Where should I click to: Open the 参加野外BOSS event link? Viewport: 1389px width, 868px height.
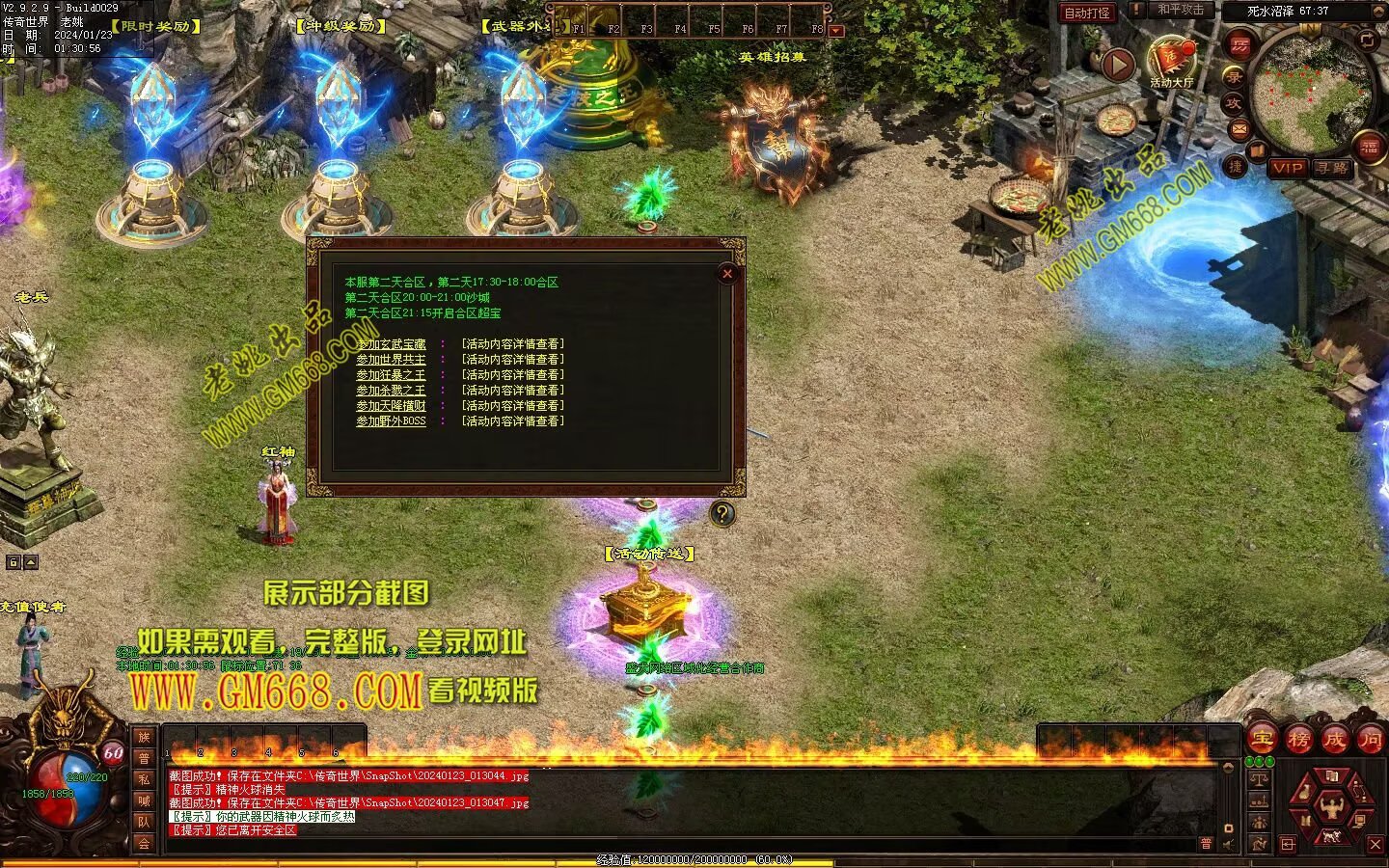click(391, 421)
